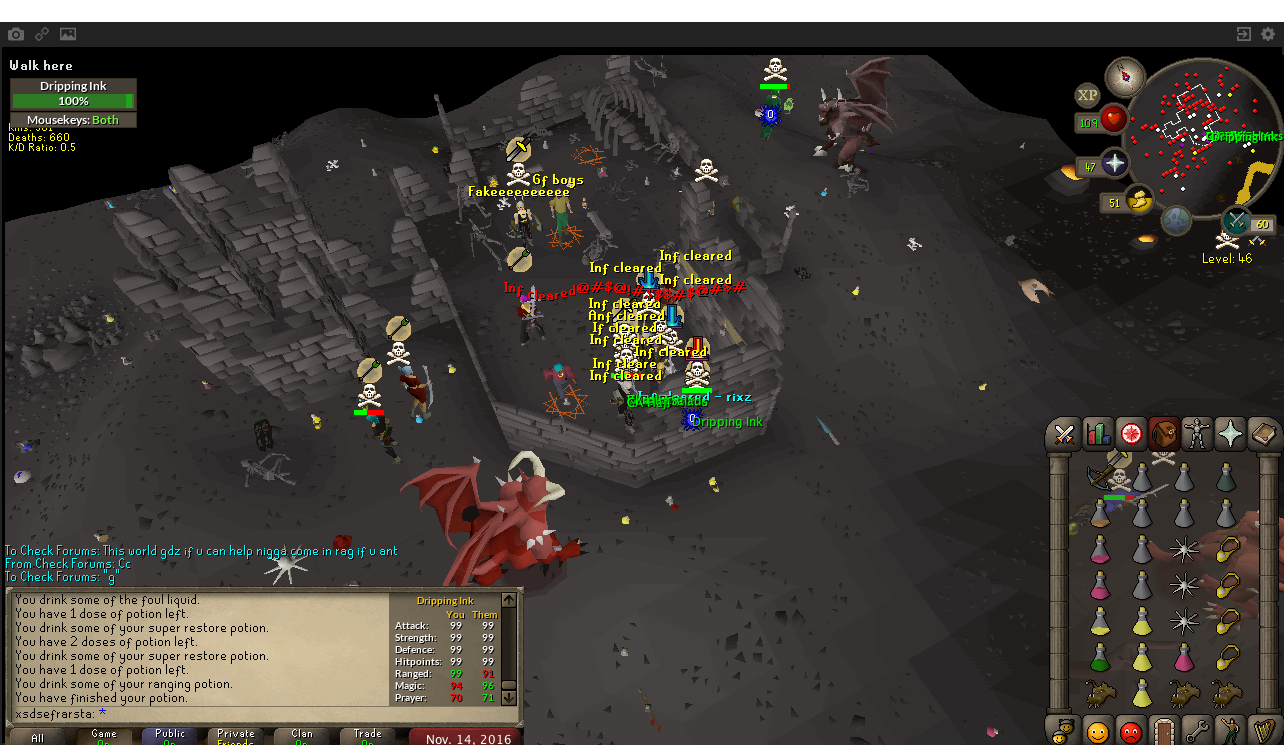Toggle run using the boot energy orb
The height and width of the screenshot is (745, 1284).
(x=1138, y=200)
